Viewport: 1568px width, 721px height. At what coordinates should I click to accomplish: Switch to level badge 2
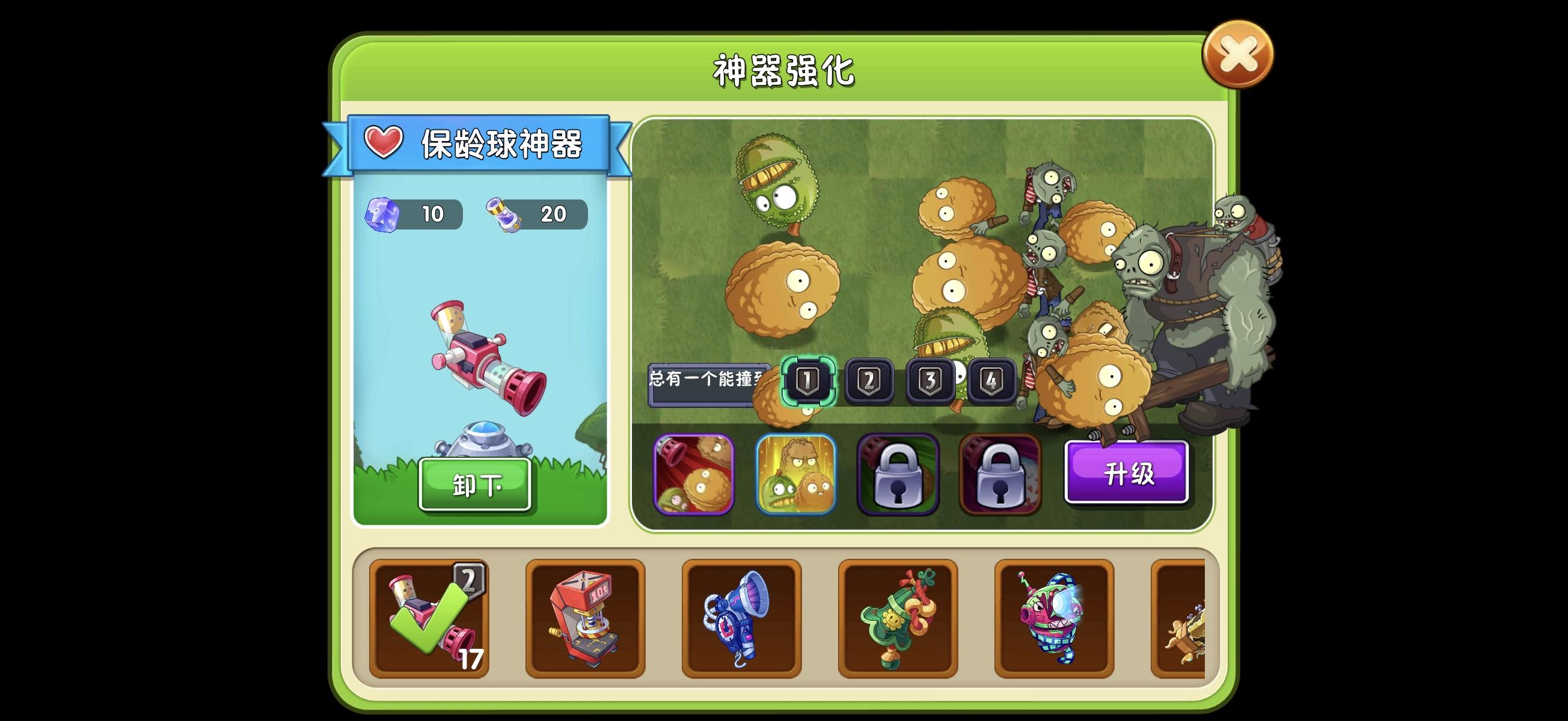(871, 381)
